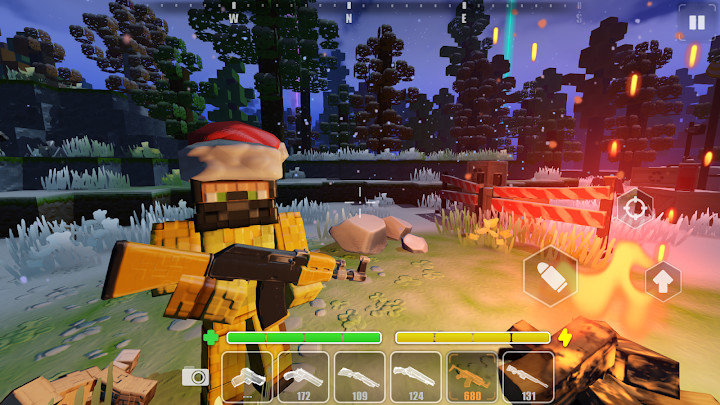Equip the rifle with 131 ammo
The height and width of the screenshot is (405, 720).
click(x=527, y=376)
